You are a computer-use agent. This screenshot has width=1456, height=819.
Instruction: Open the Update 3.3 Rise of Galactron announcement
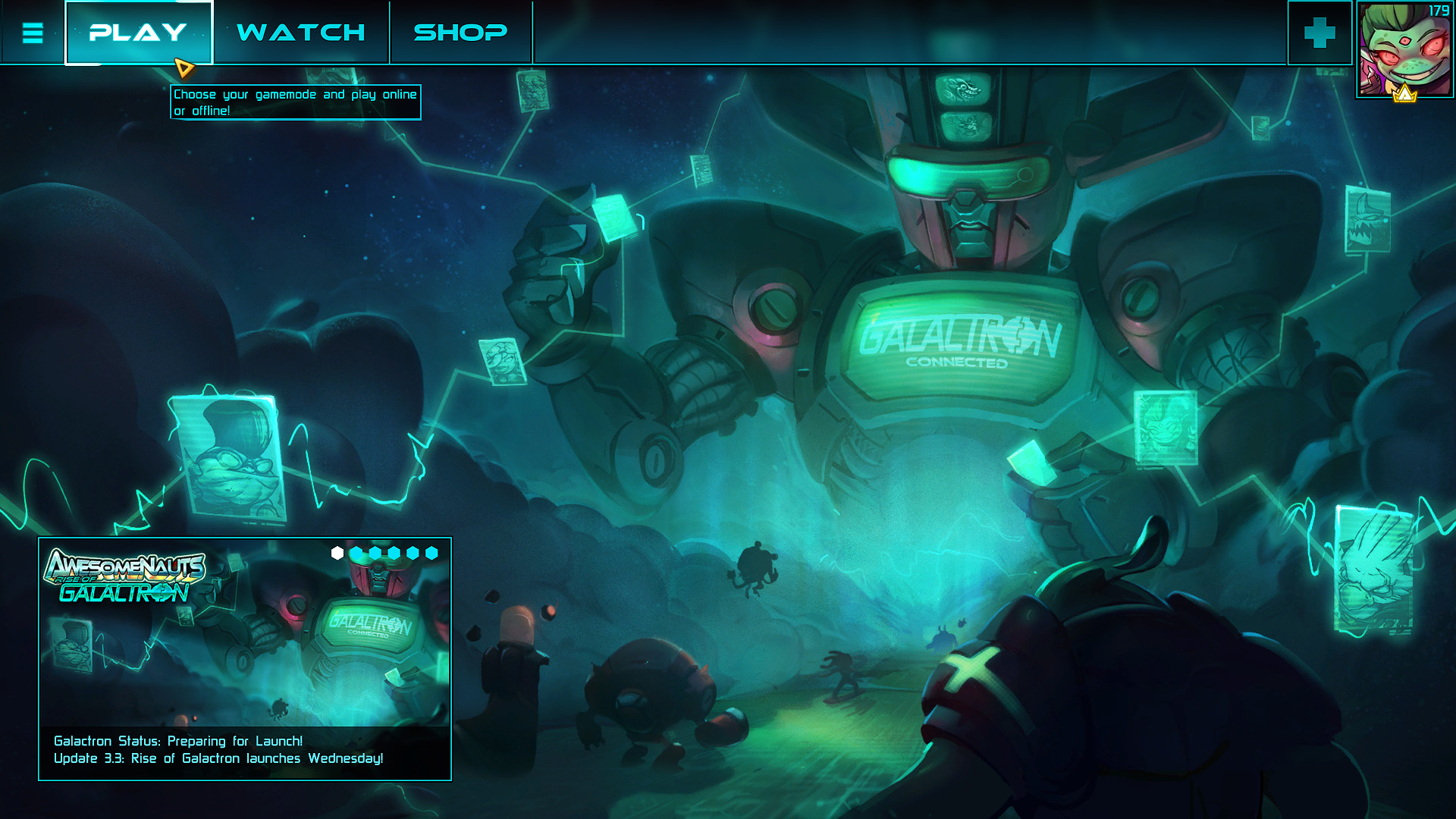coord(219,758)
